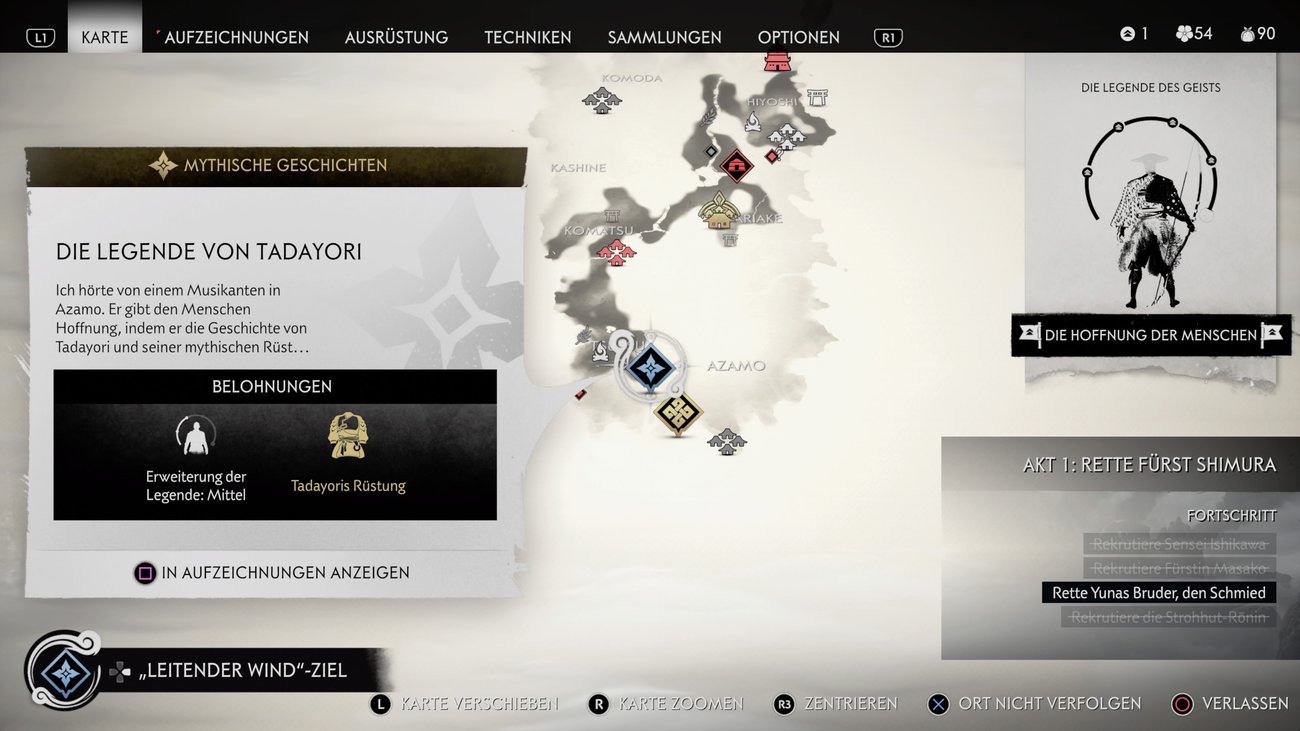The width and height of the screenshot is (1300, 731).
Task: Switch to the Ausrüstung tab
Action: 396,37
